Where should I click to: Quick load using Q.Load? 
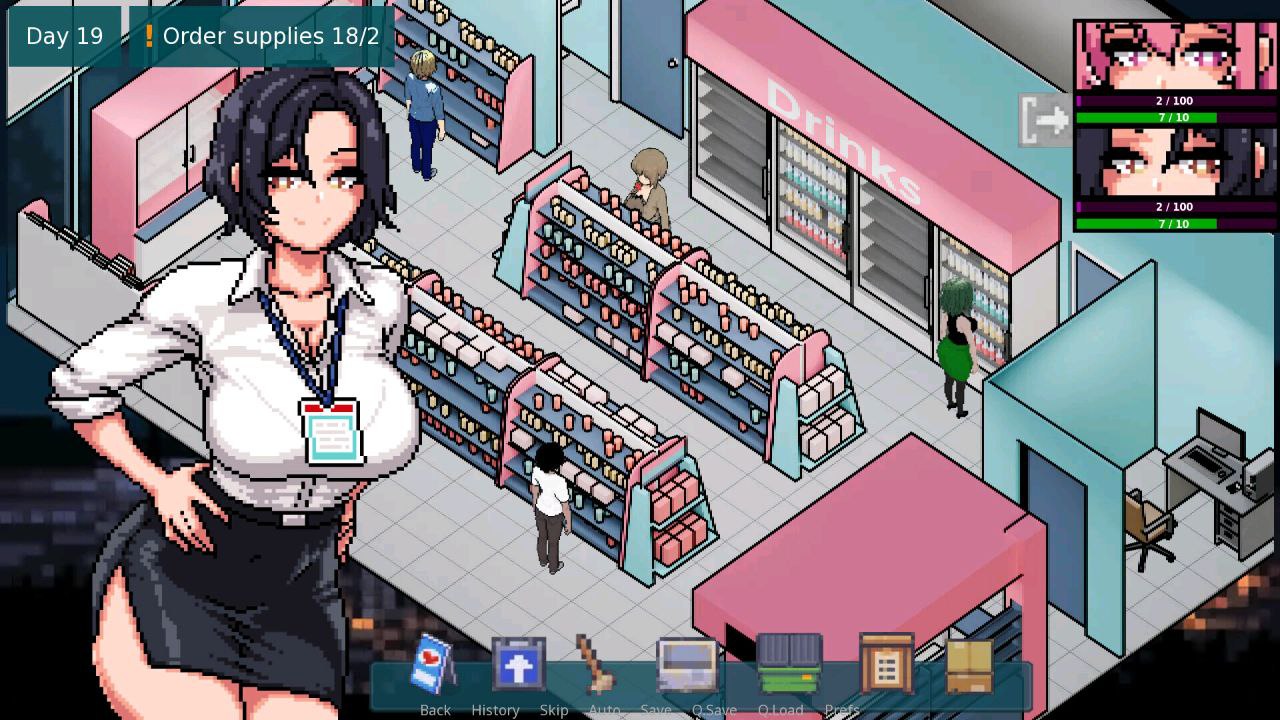pos(780,709)
